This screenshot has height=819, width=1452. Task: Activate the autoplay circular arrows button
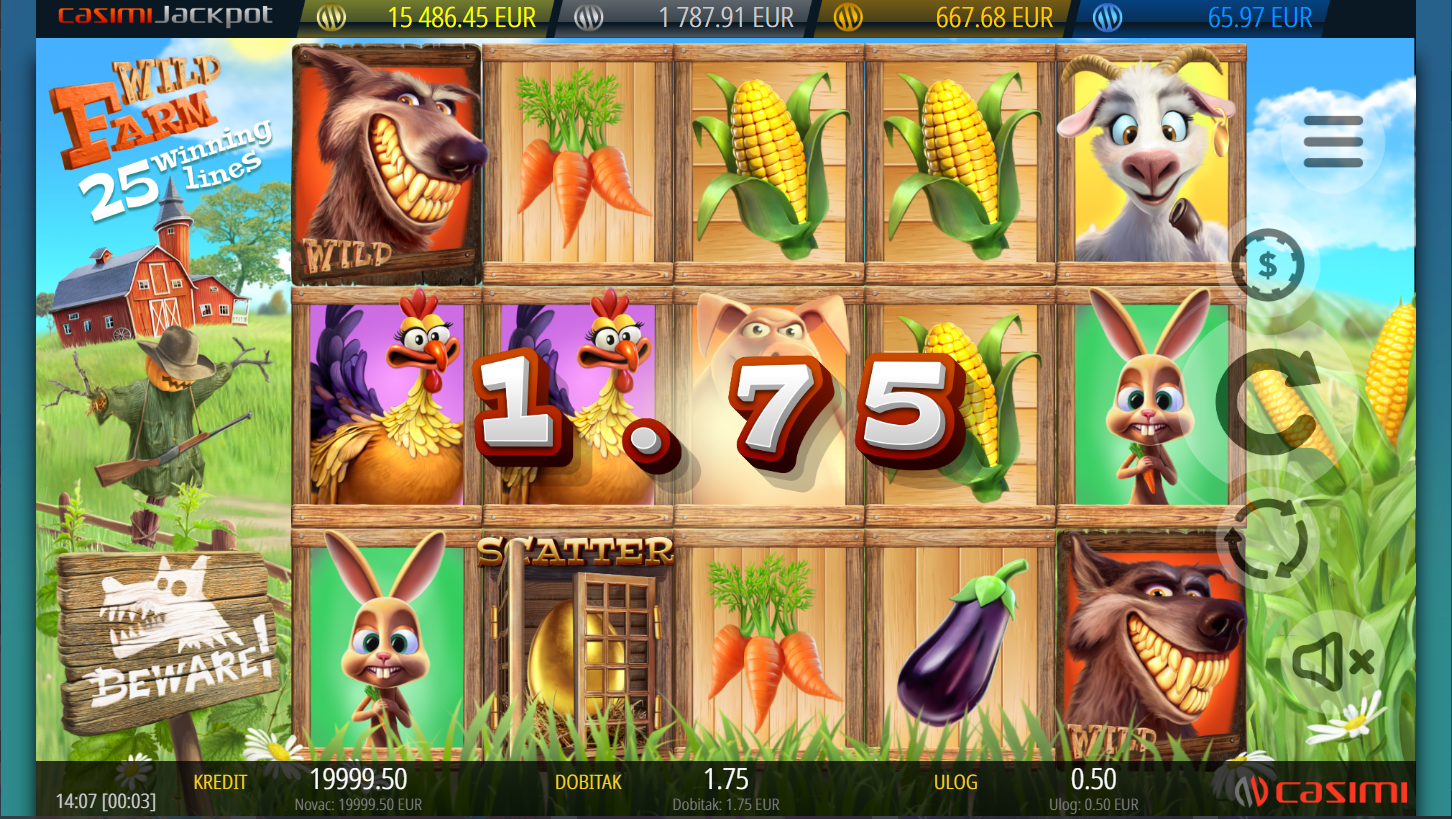pyautogui.click(x=1268, y=538)
